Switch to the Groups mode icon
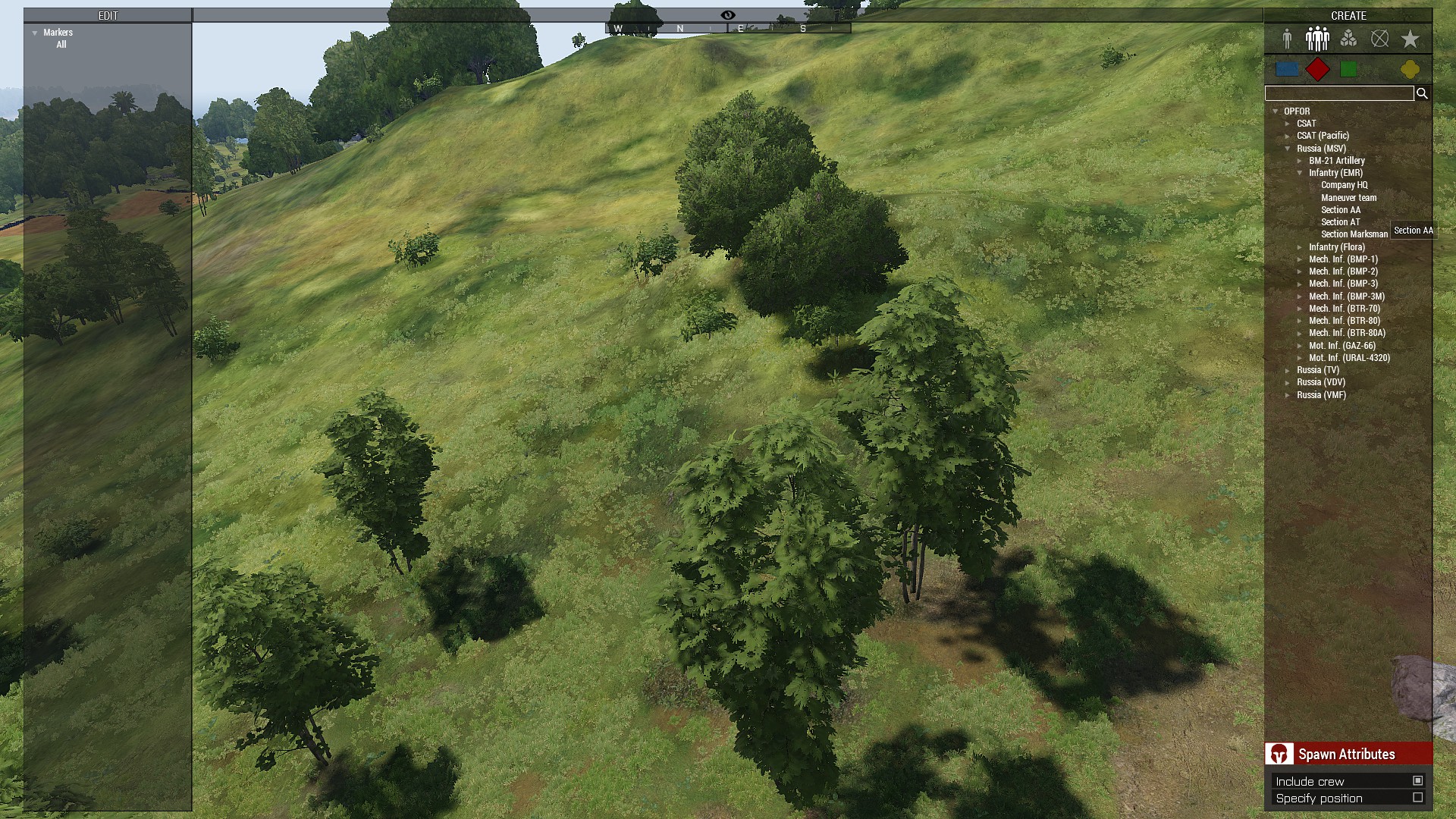Viewport: 1456px width, 819px height. tap(1317, 39)
